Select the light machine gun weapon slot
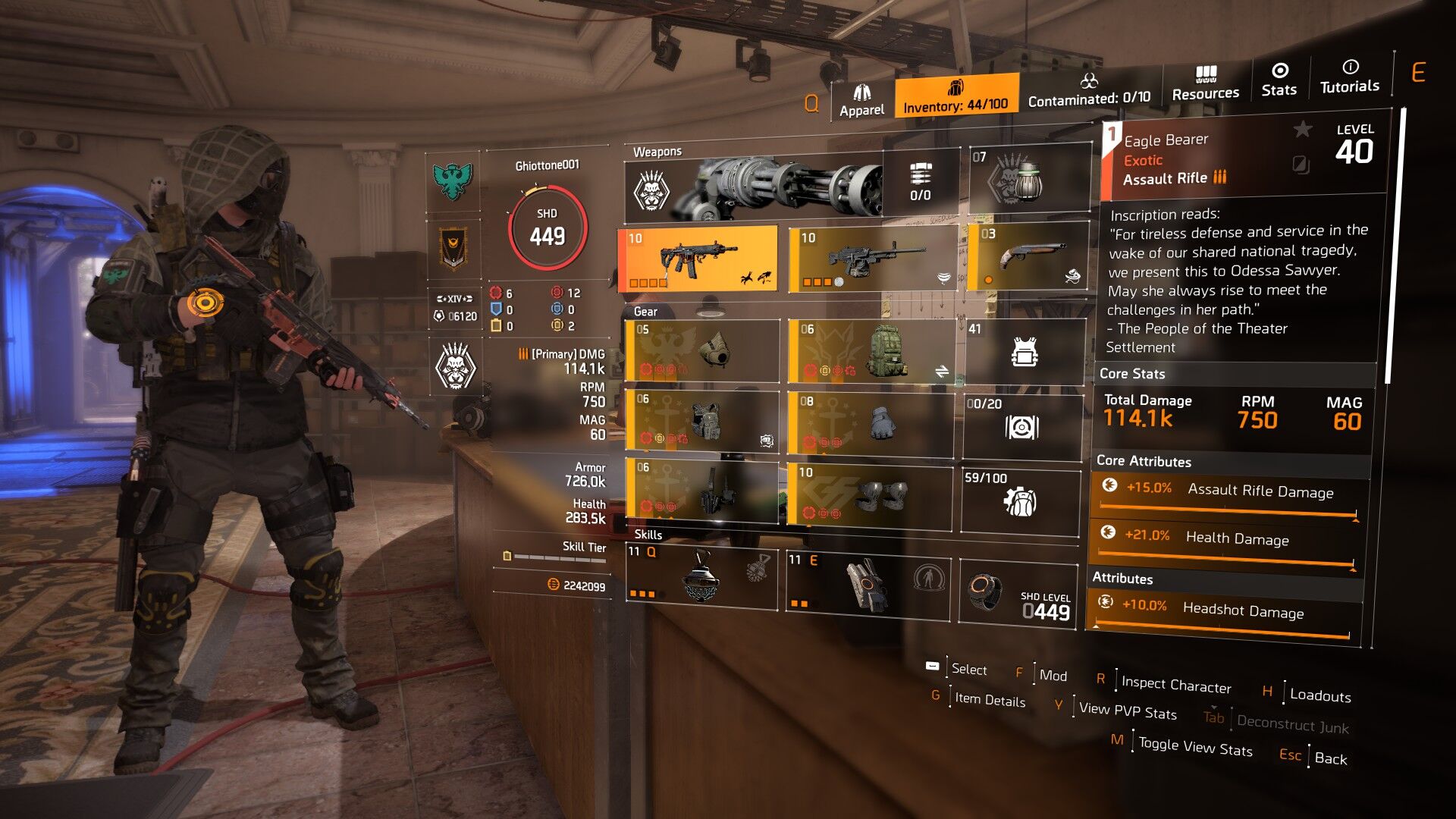Viewport: 1456px width, 819px height. tap(871, 259)
